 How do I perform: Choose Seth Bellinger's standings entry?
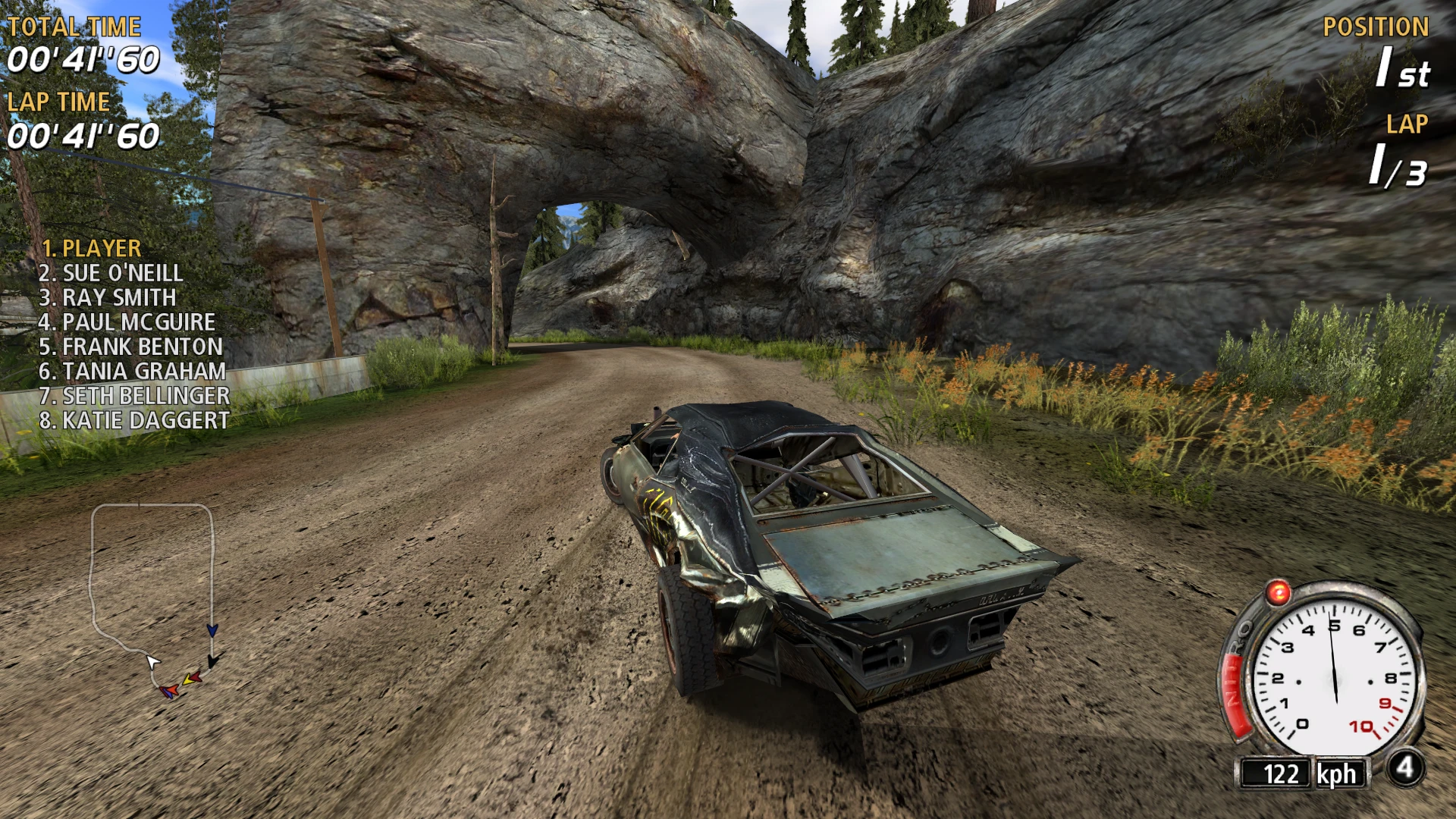coord(134,396)
